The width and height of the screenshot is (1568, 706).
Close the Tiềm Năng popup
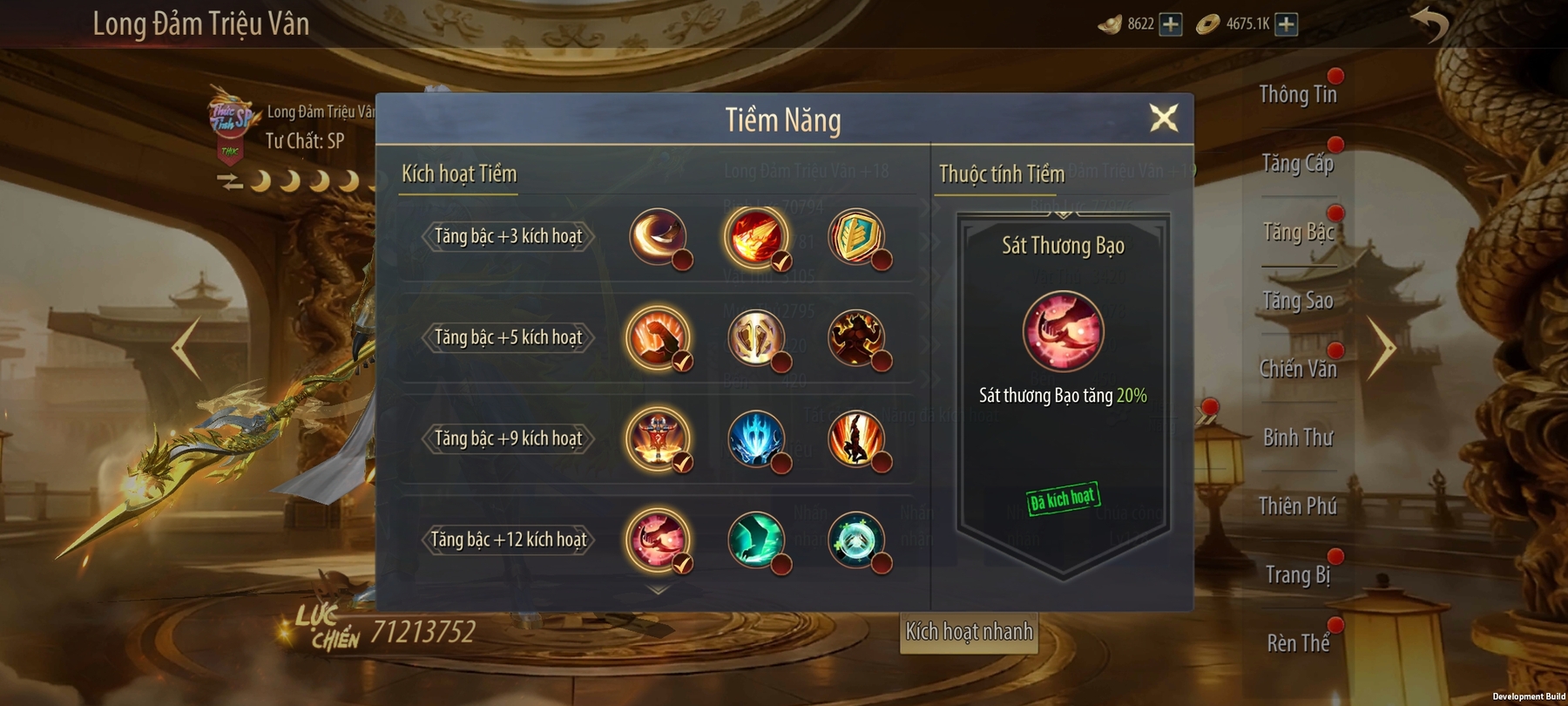click(x=1164, y=118)
